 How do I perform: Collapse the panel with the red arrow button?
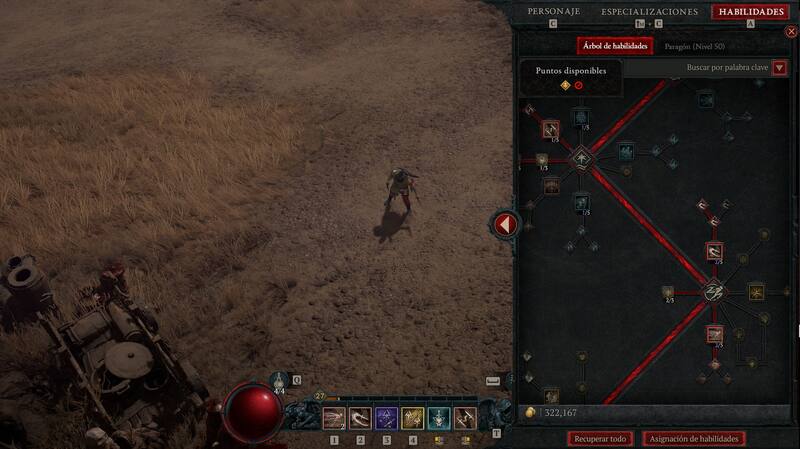(505, 224)
